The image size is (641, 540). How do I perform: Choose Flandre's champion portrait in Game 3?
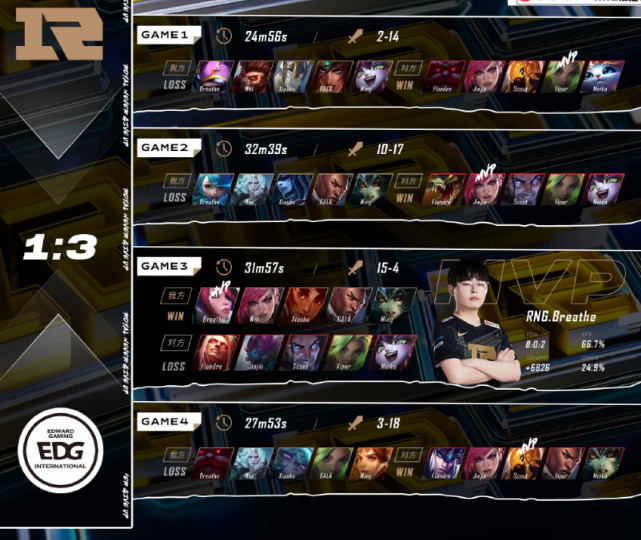pos(213,351)
